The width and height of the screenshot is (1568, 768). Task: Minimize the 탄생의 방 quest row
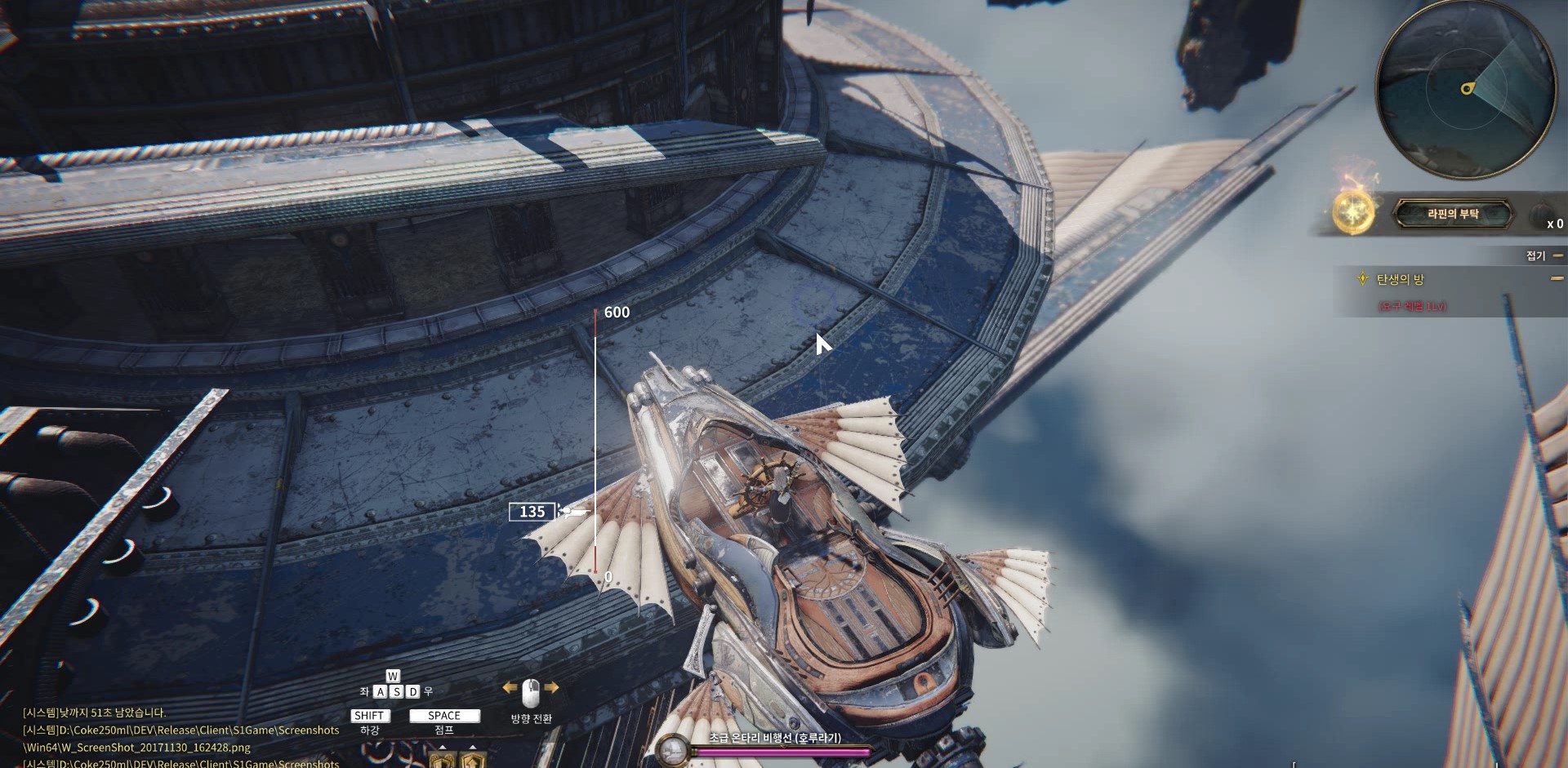point(1557,279)
